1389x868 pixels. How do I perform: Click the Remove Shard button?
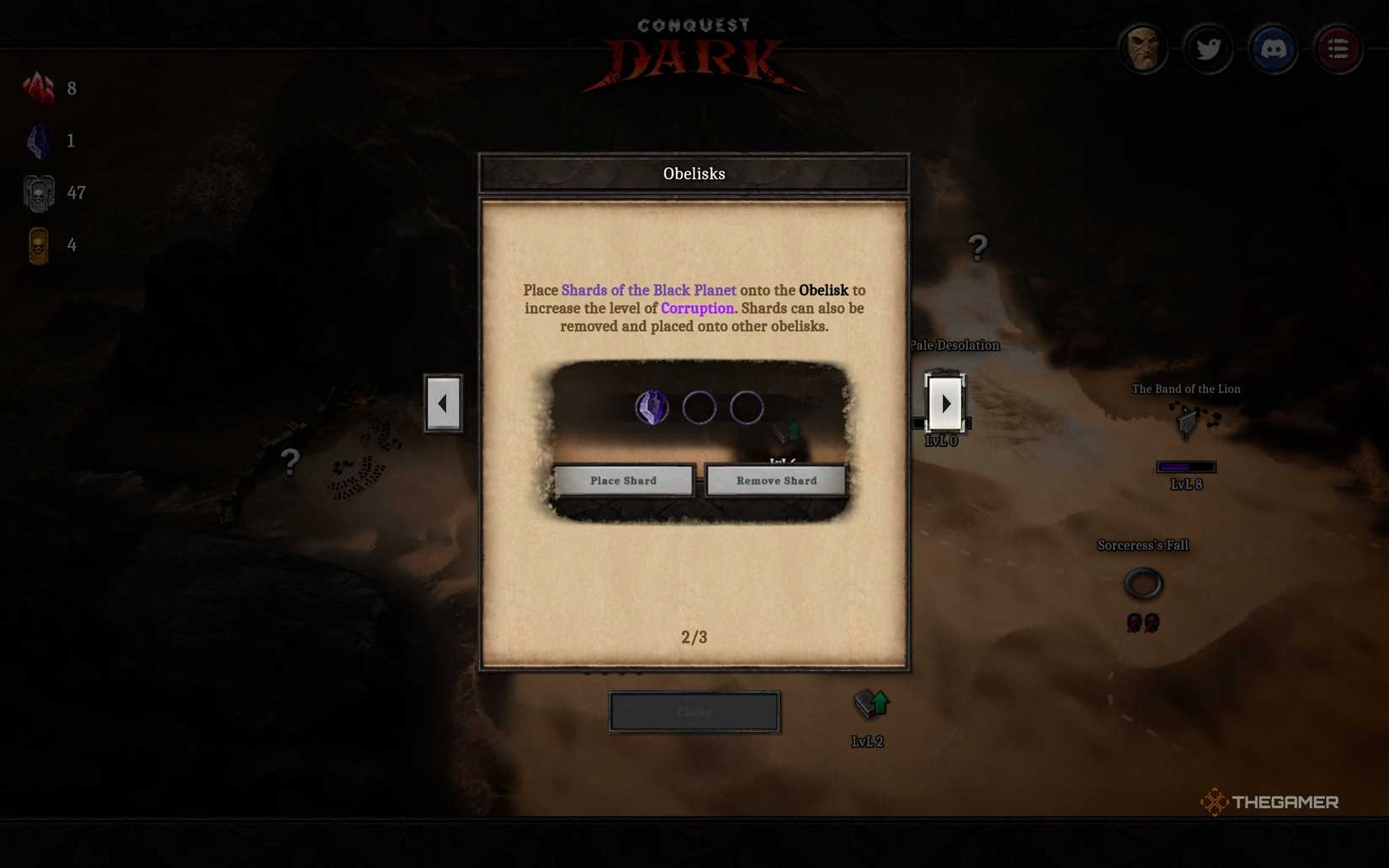click(x=774, y=480)
